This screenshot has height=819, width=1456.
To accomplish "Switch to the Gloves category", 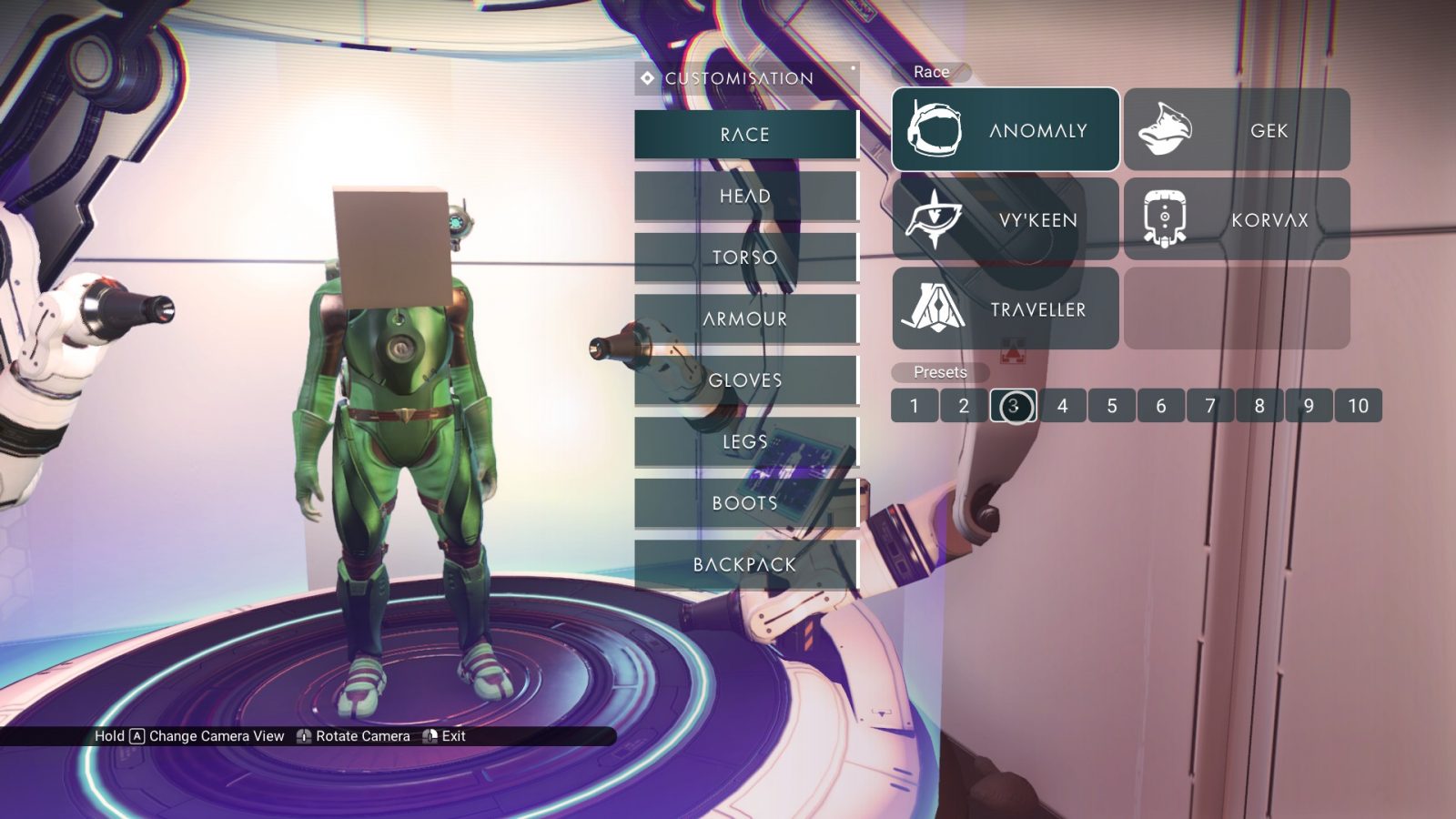I will click(x=745, y=380).
